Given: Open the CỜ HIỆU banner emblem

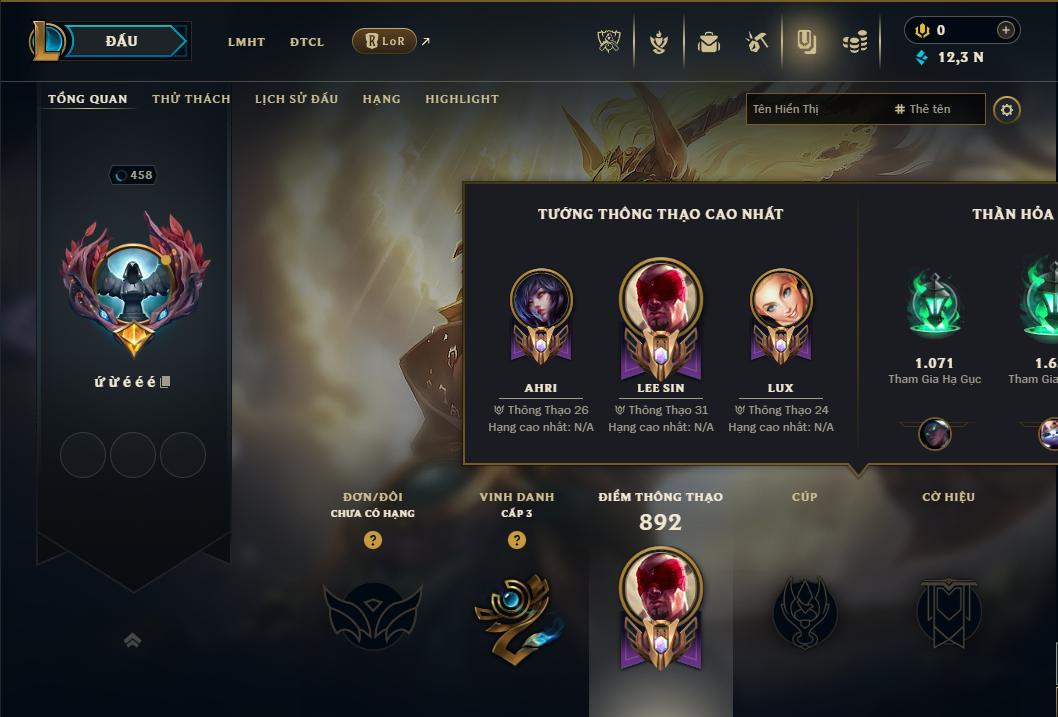Looking at the screenshot, I should click(948, 612).
